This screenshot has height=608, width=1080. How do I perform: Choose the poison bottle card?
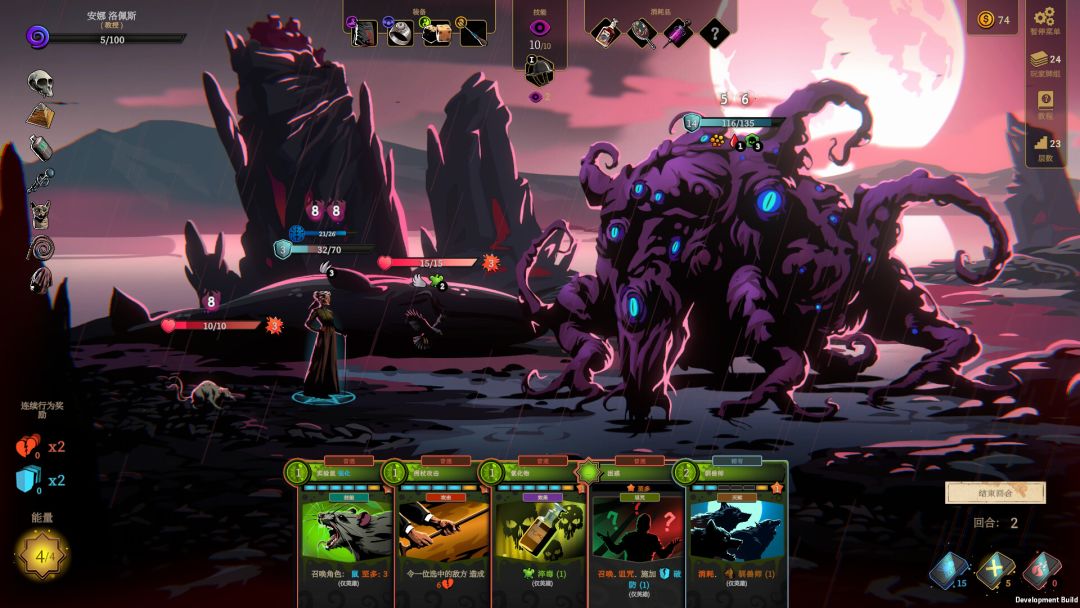(540, 532)
